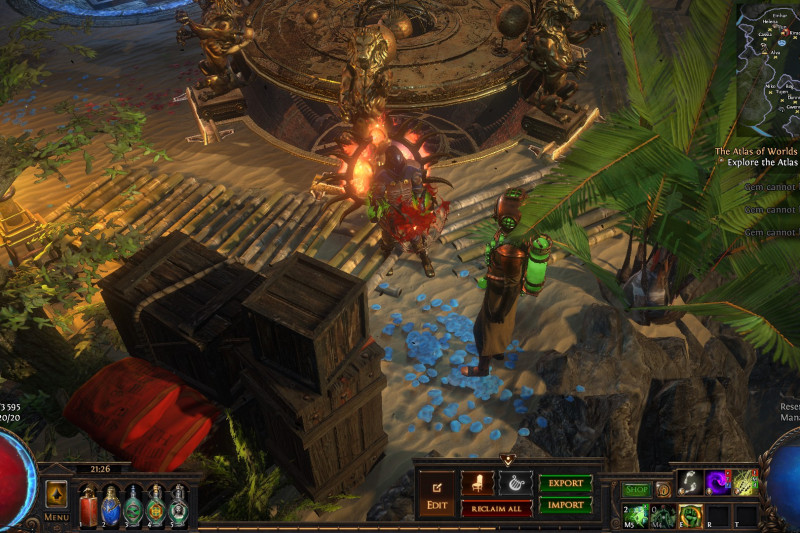Collapse the hideout panel arrow
This screenshot has height=533, width=800.
coord(507,461)
